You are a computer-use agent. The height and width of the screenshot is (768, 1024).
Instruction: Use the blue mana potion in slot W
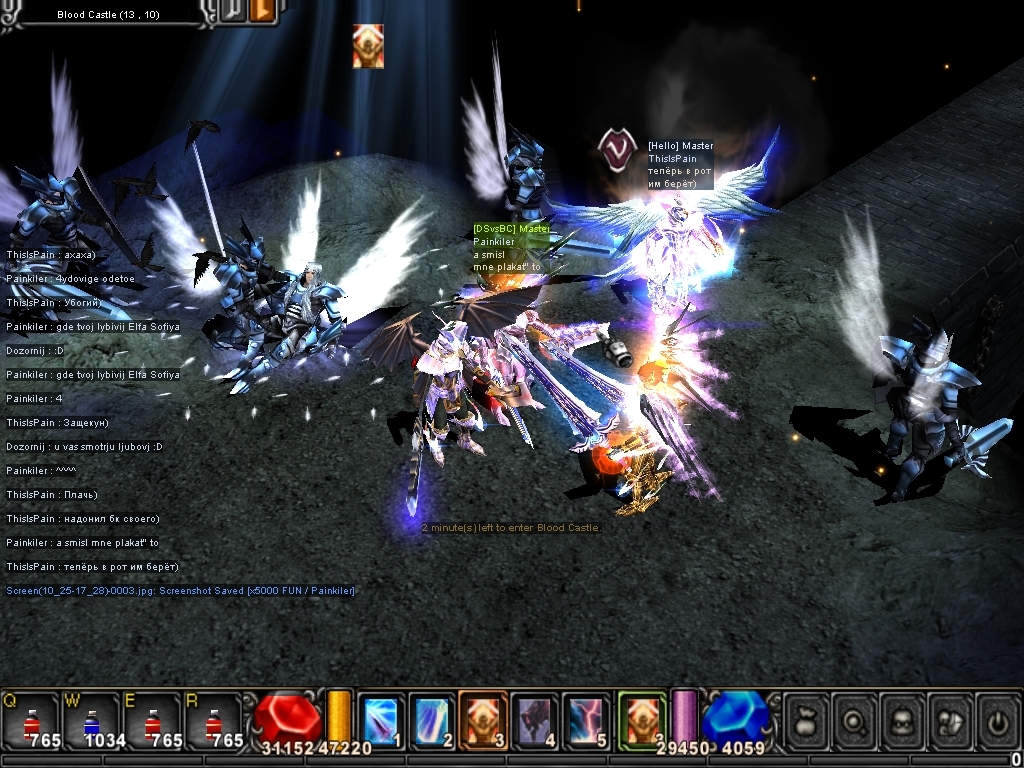pos(92,721)
